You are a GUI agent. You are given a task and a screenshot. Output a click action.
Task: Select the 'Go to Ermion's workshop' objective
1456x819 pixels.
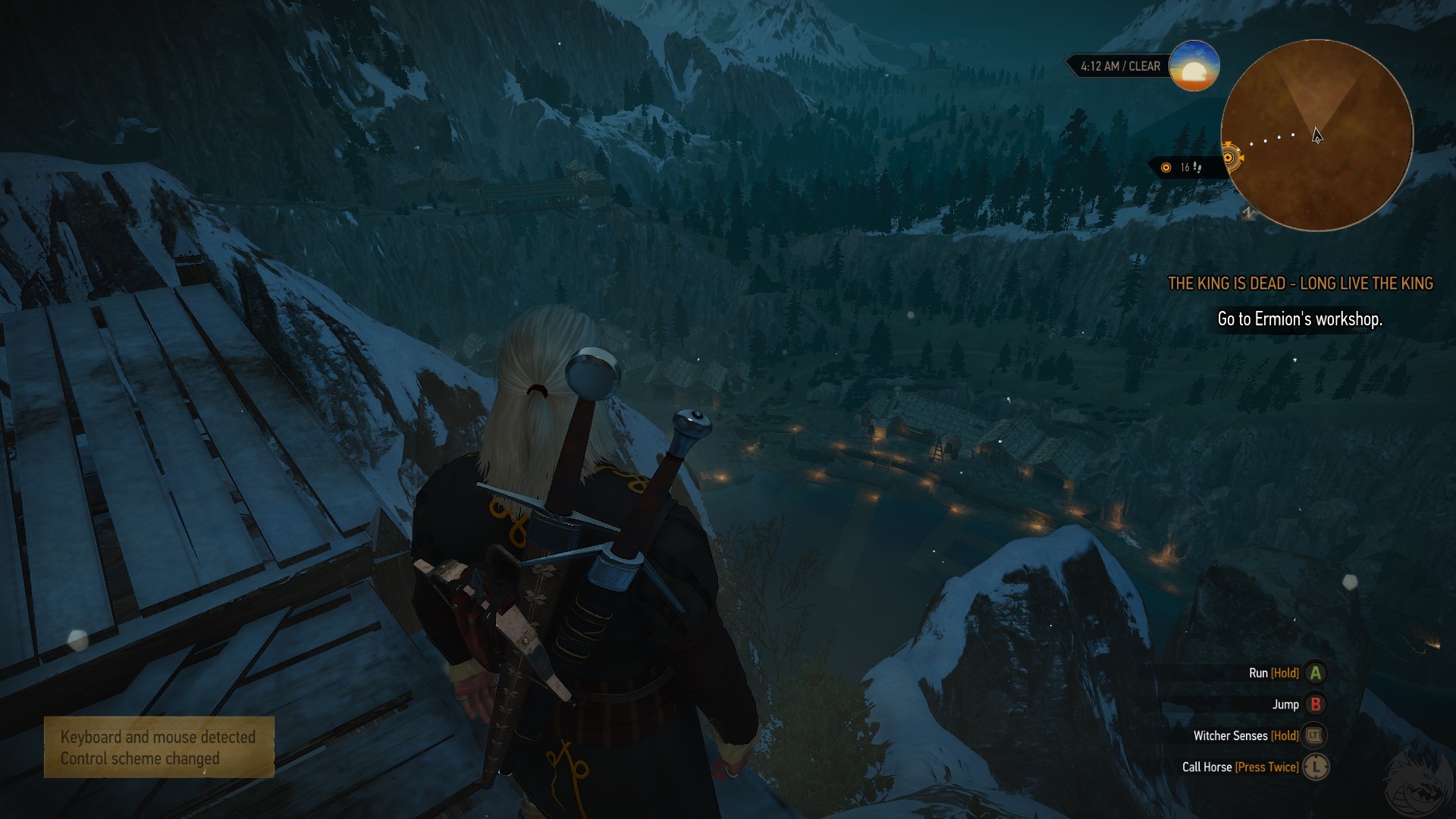(1300, 319)
